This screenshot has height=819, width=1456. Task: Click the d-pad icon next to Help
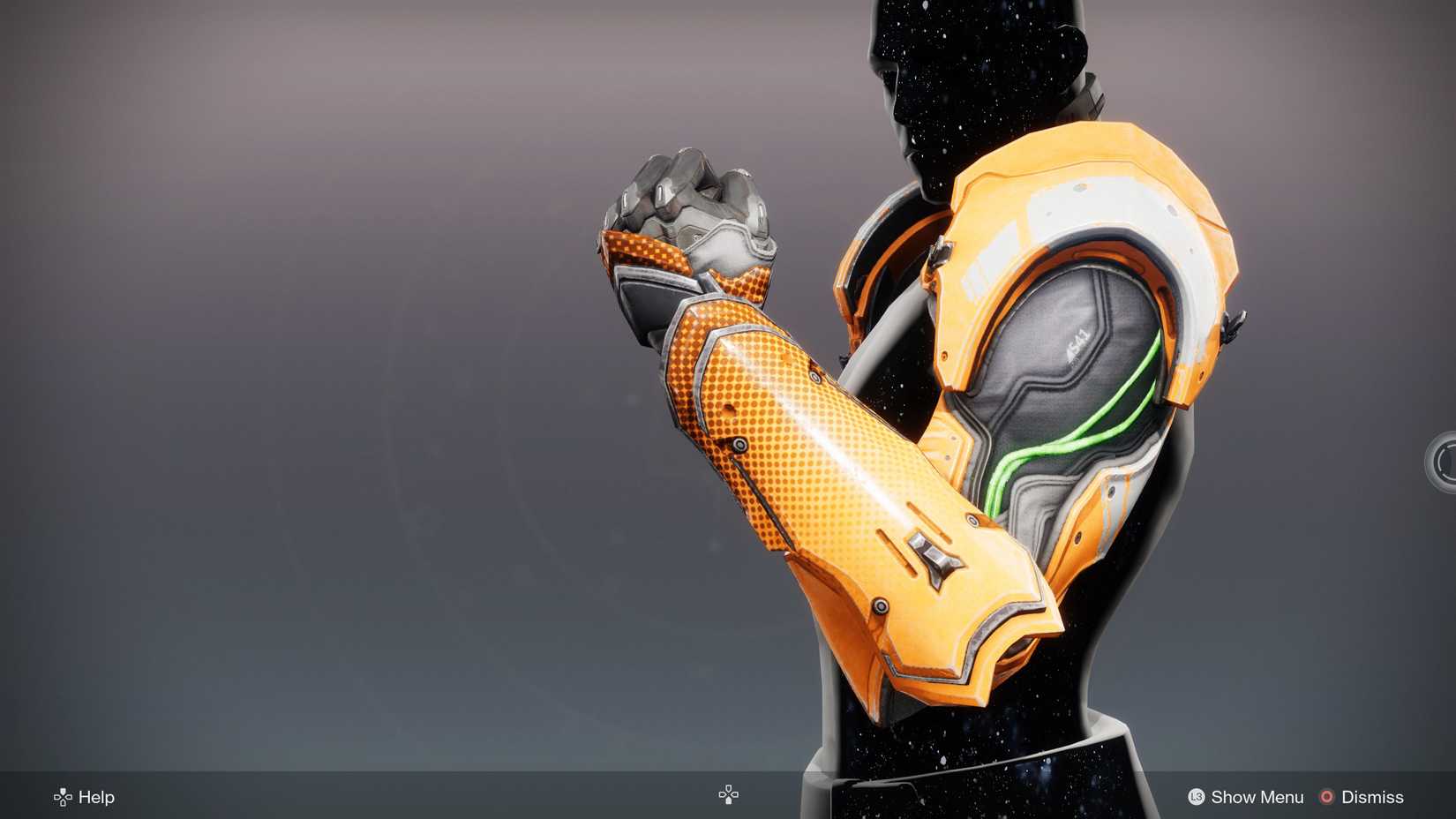pyautogui.click(x=61, y=797)
